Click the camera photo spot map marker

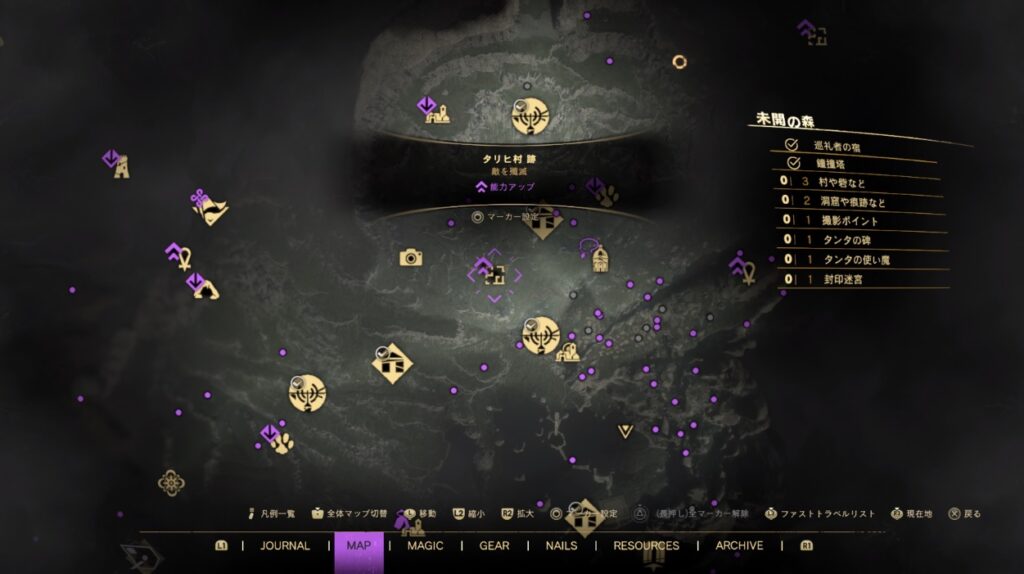point(409,258)
